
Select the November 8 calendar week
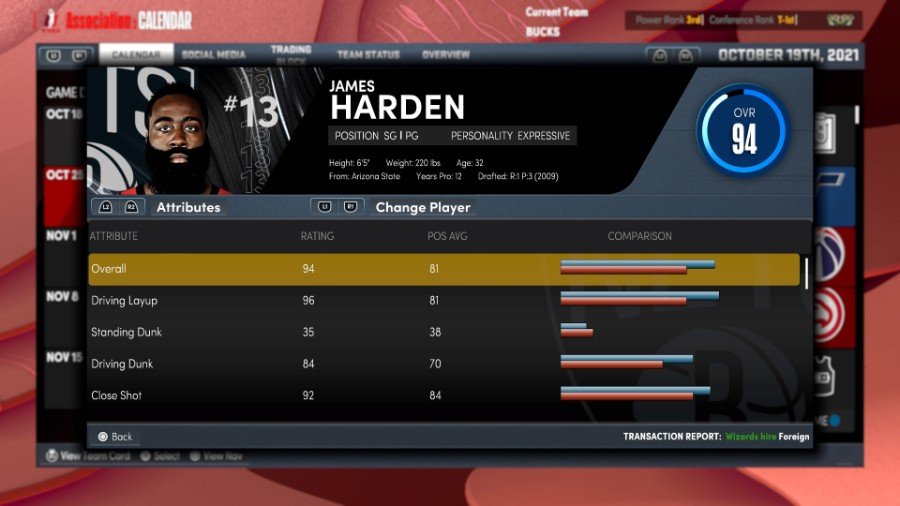click(x=61, y=297)
